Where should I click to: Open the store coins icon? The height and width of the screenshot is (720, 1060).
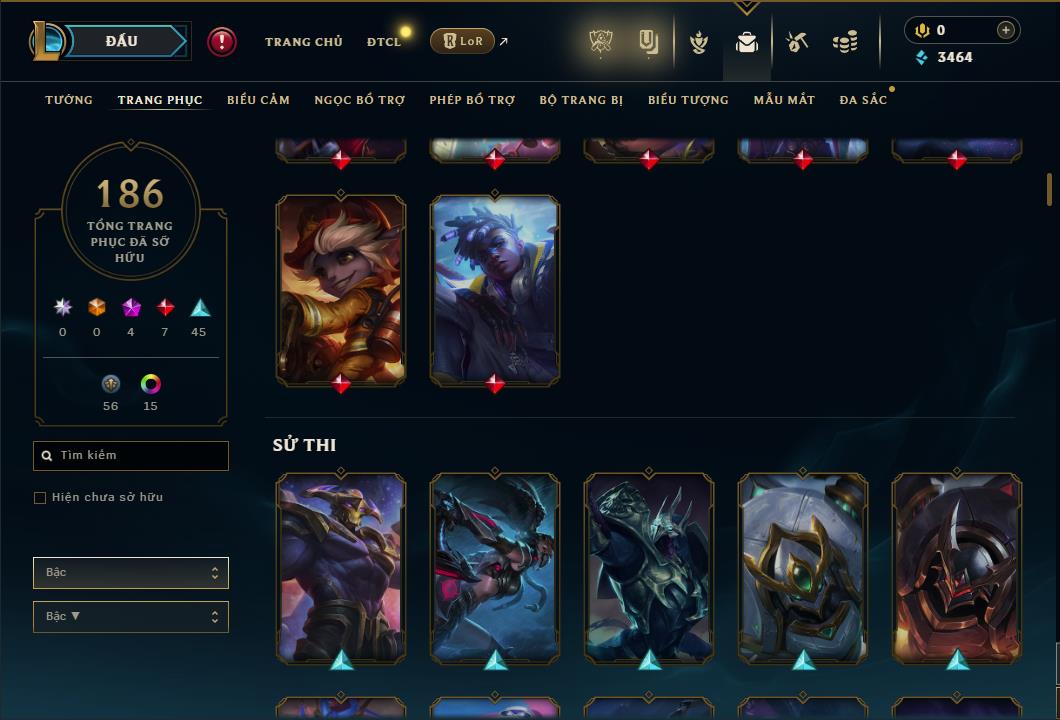845,42
